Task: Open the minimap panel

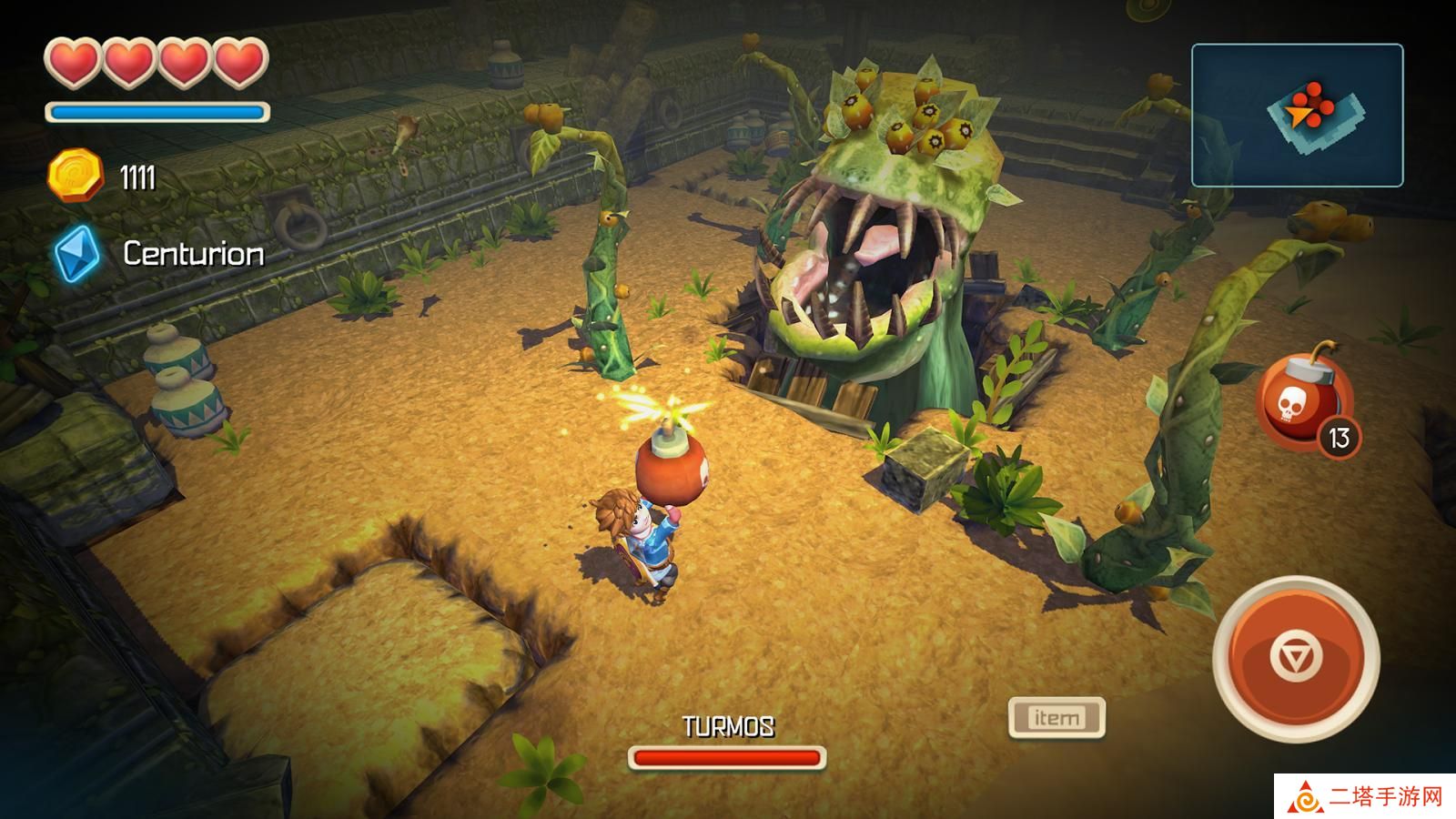Action: (1297, 115)
